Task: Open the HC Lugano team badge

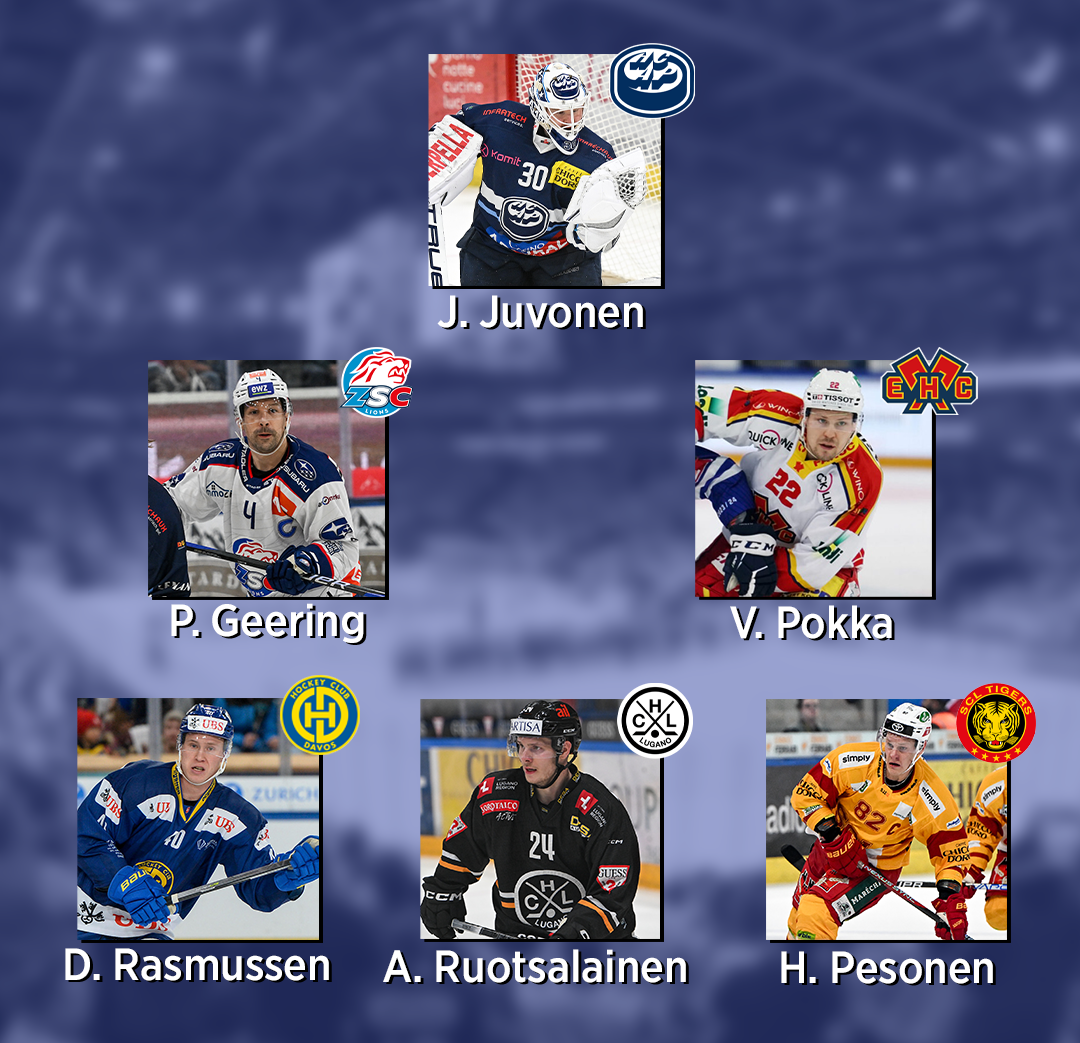Action: pyautogui.click(x=655, y=719)
